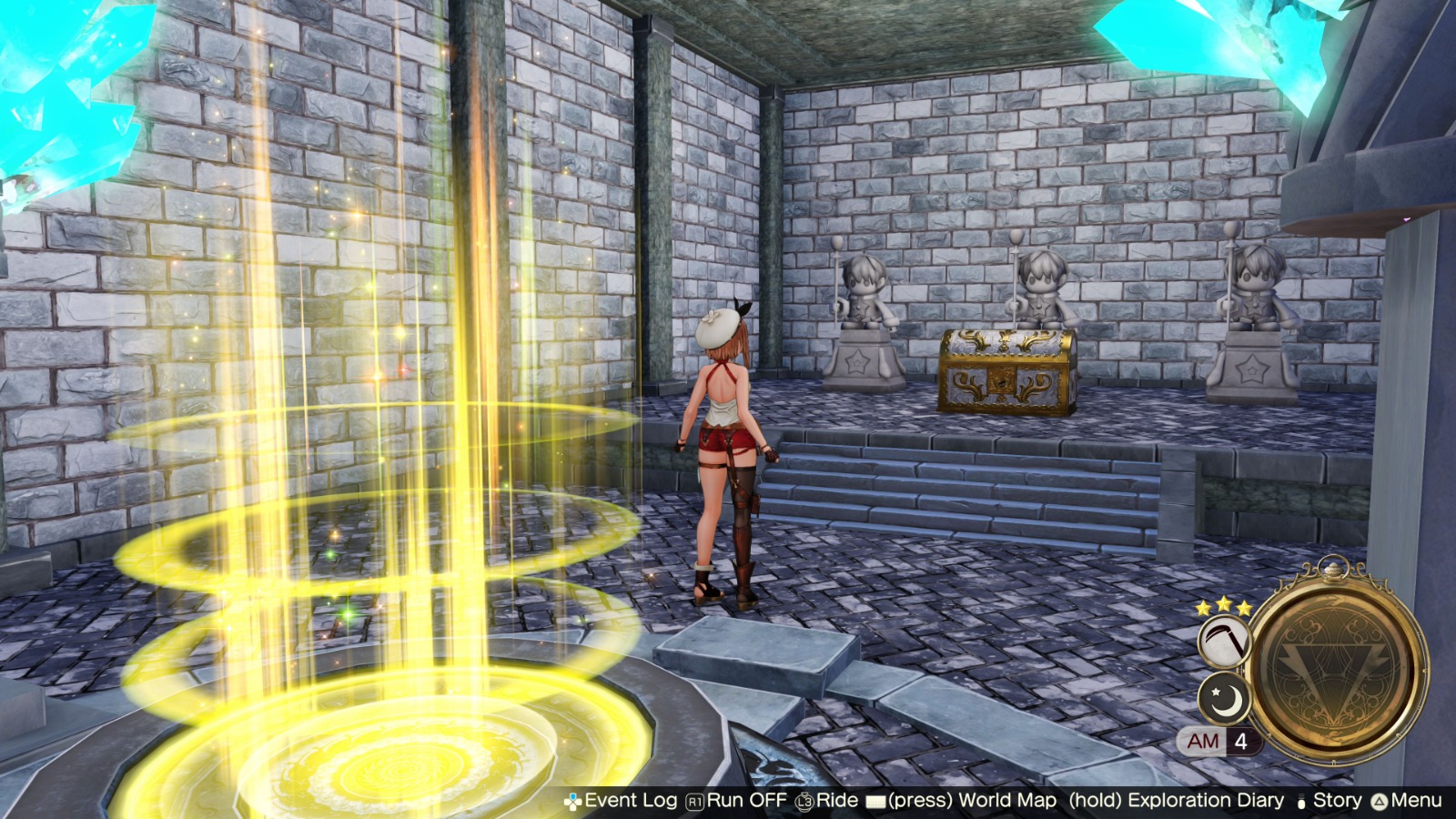Image resolution: width=1456 pixels, height=819 pixels.
Task: Select the L3 Ride stick icon
Action: point(804,802)
